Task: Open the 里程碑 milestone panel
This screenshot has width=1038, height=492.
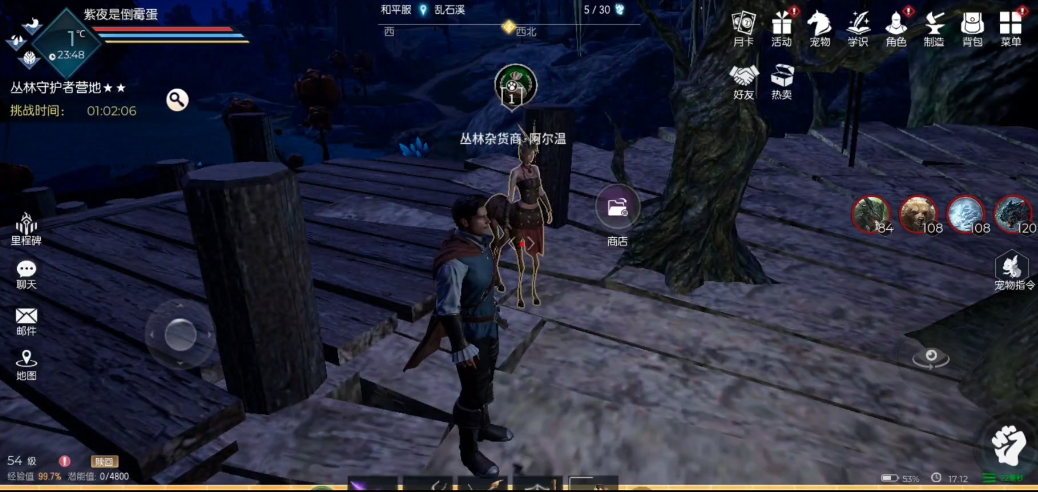Action: coord(26,226)
